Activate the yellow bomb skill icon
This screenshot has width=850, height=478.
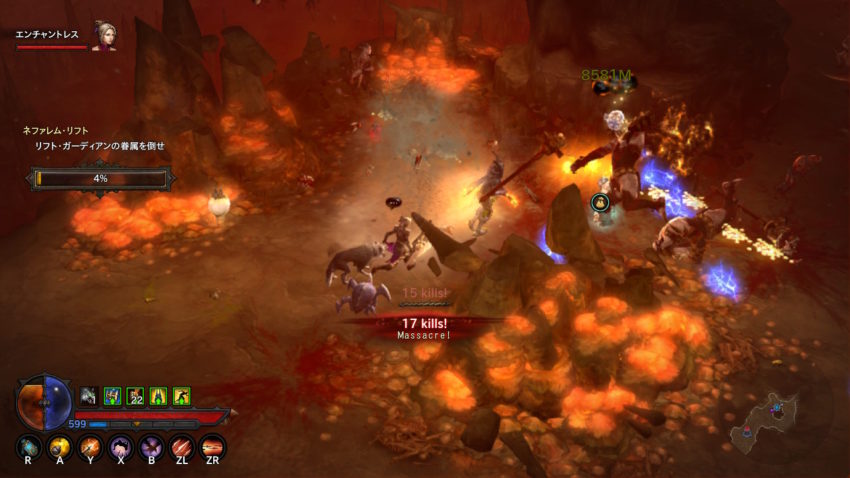[60, 446]
